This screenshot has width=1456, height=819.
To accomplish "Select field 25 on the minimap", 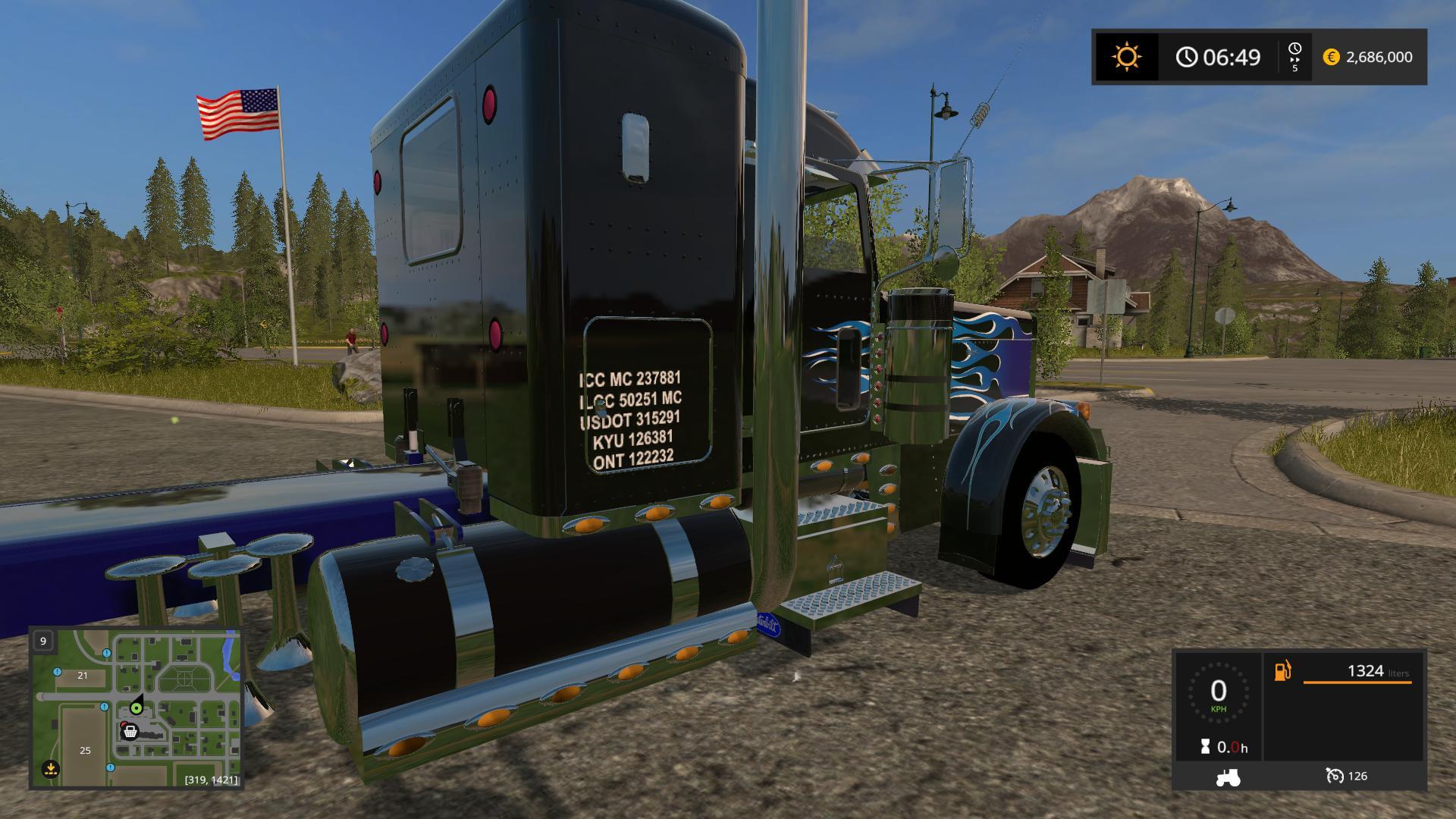I will (x=85, y=750).
